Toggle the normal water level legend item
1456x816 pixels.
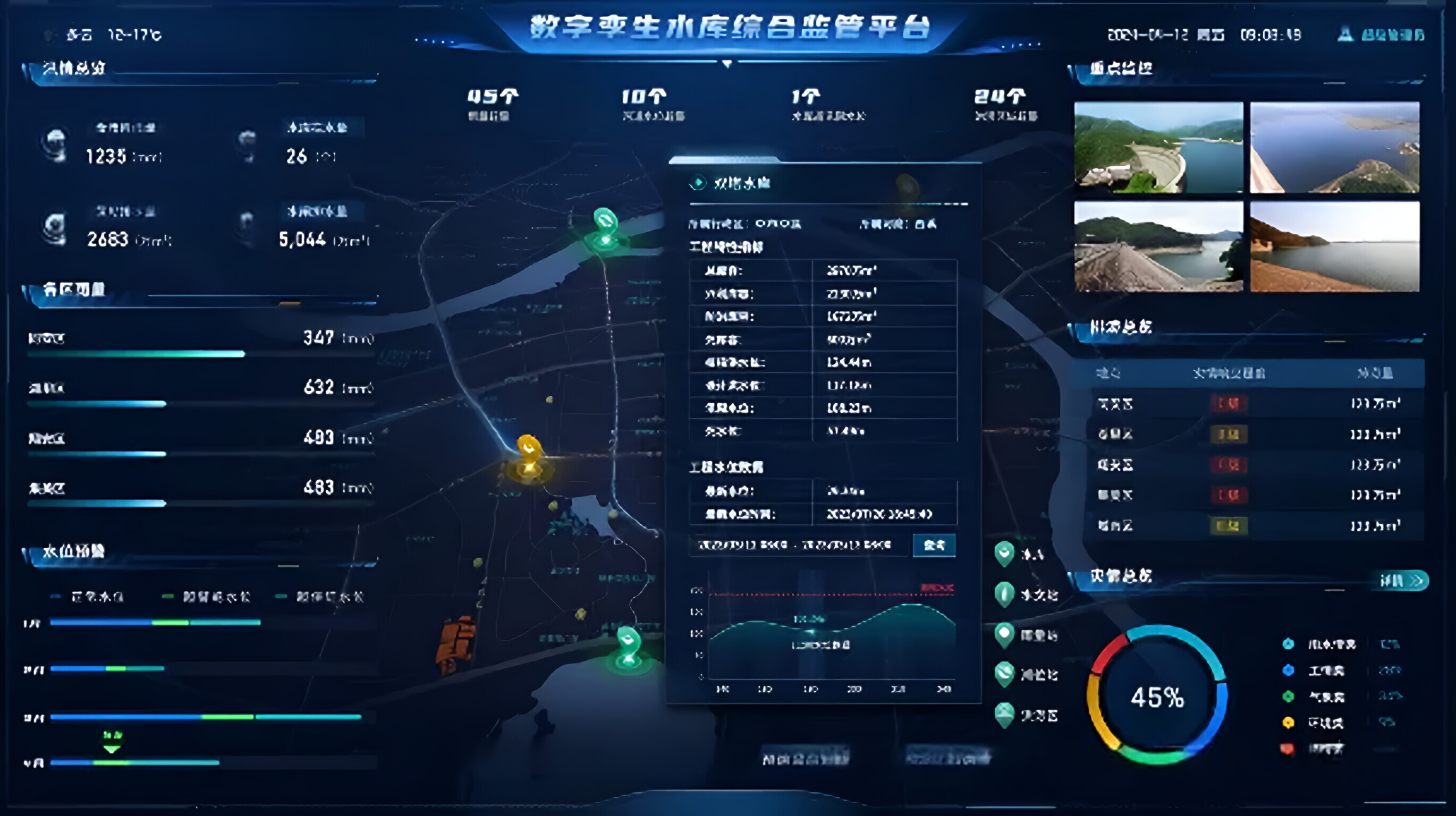56,597
